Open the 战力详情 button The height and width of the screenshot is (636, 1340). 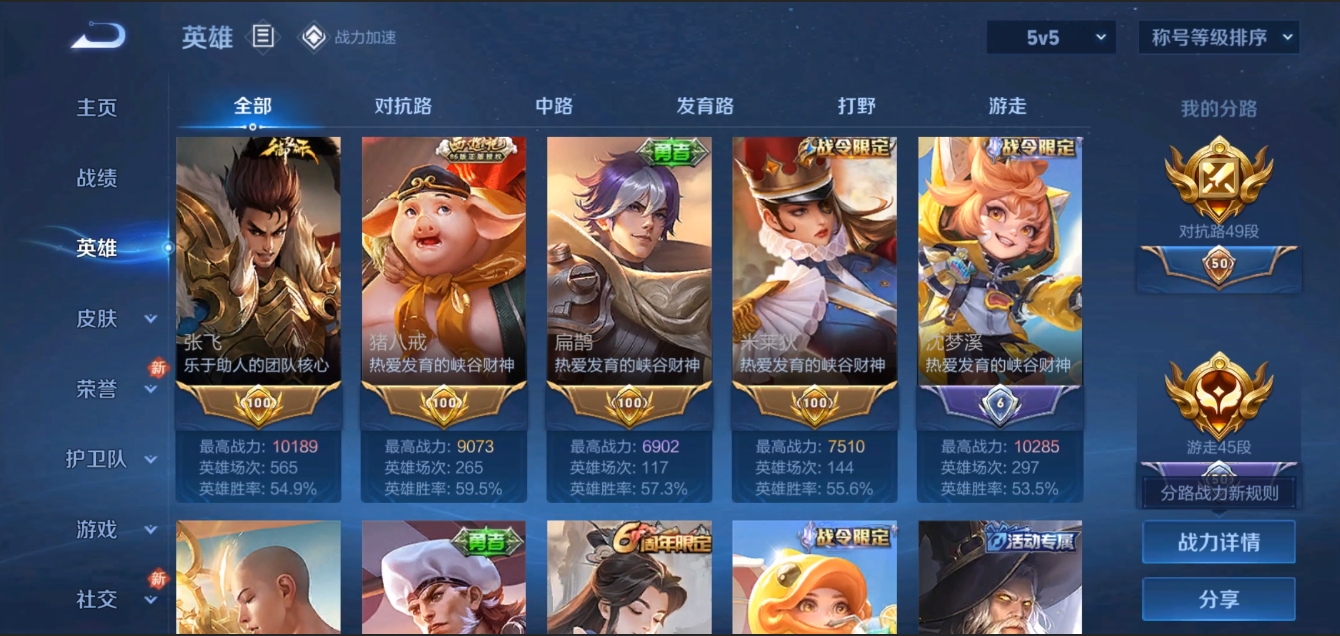pos(1218,542)
